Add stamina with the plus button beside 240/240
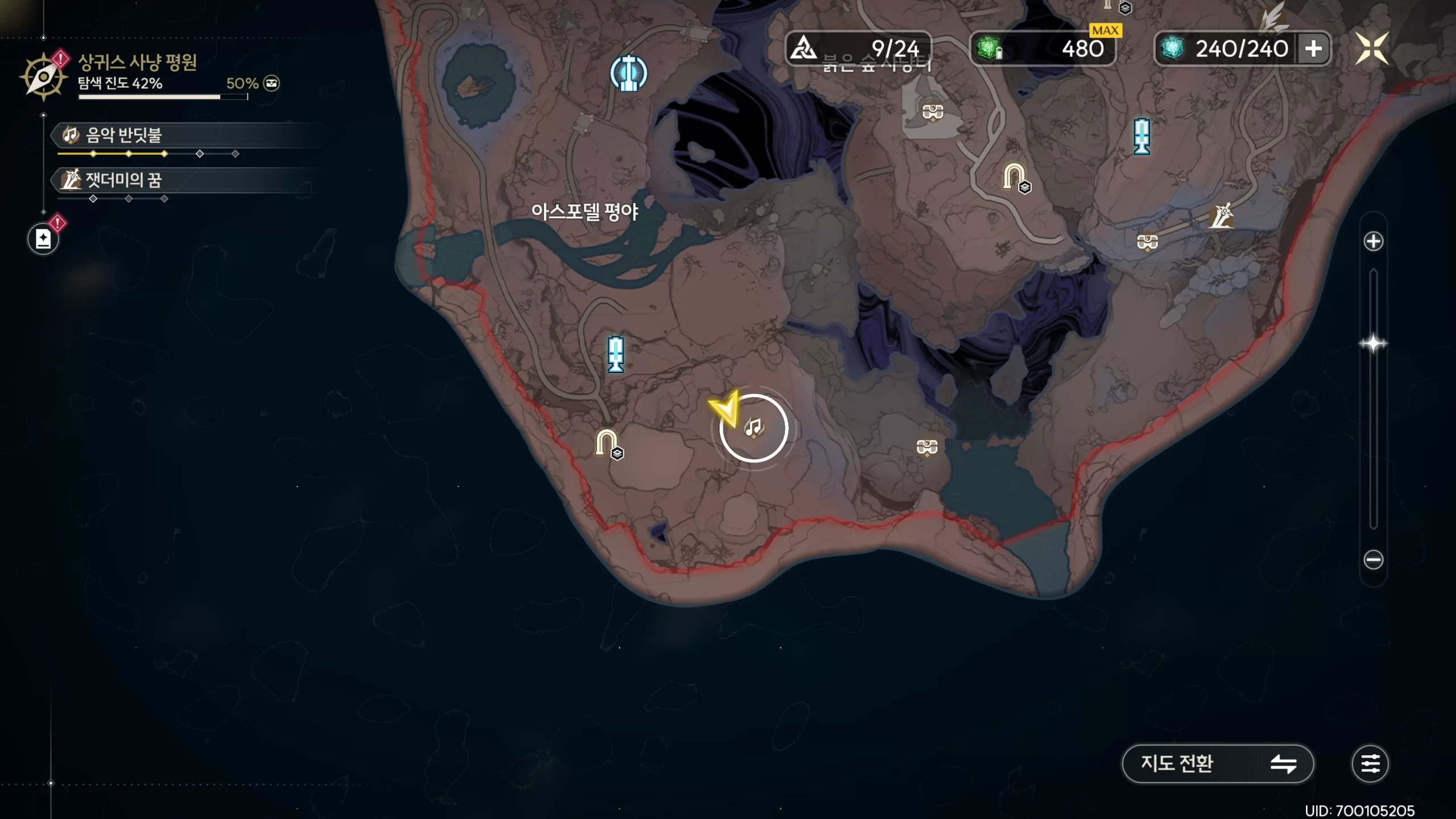The width and height of the screenshot is (1456, 819). (x=1313, y=49)
